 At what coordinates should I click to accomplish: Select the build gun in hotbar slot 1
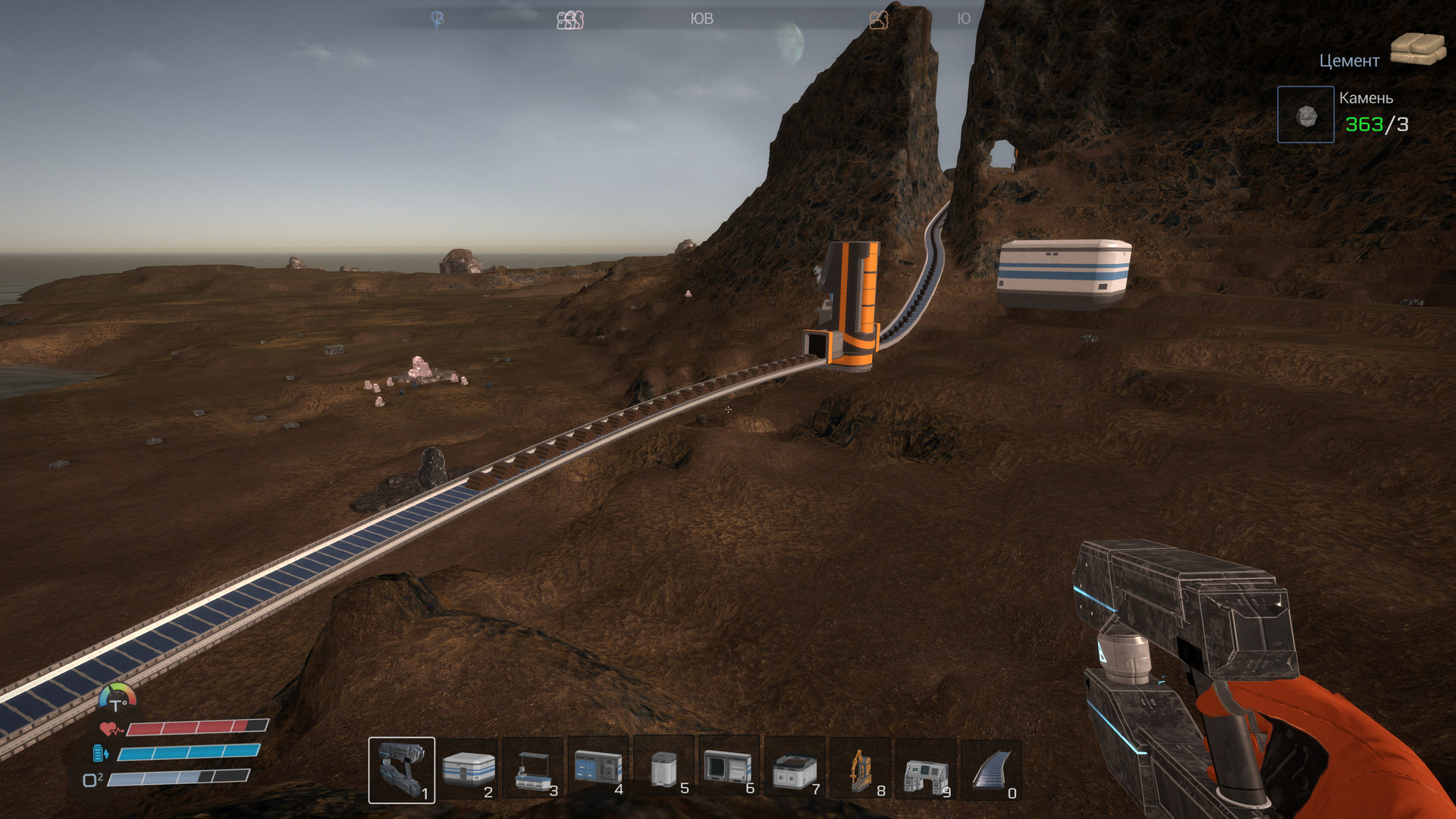click(x=401, y=769)
